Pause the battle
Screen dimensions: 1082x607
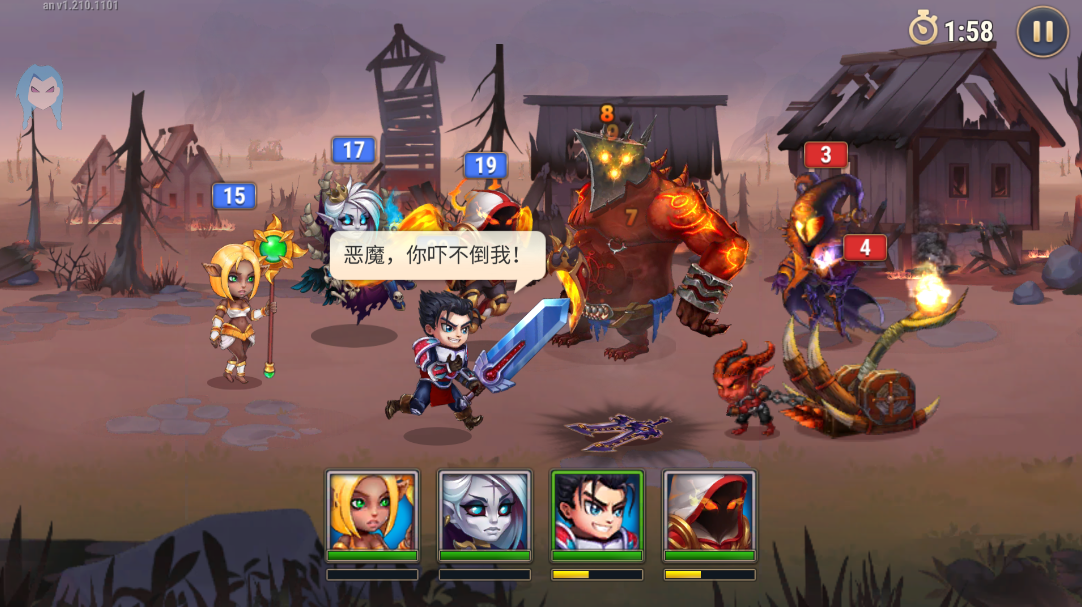point(1042,32)
